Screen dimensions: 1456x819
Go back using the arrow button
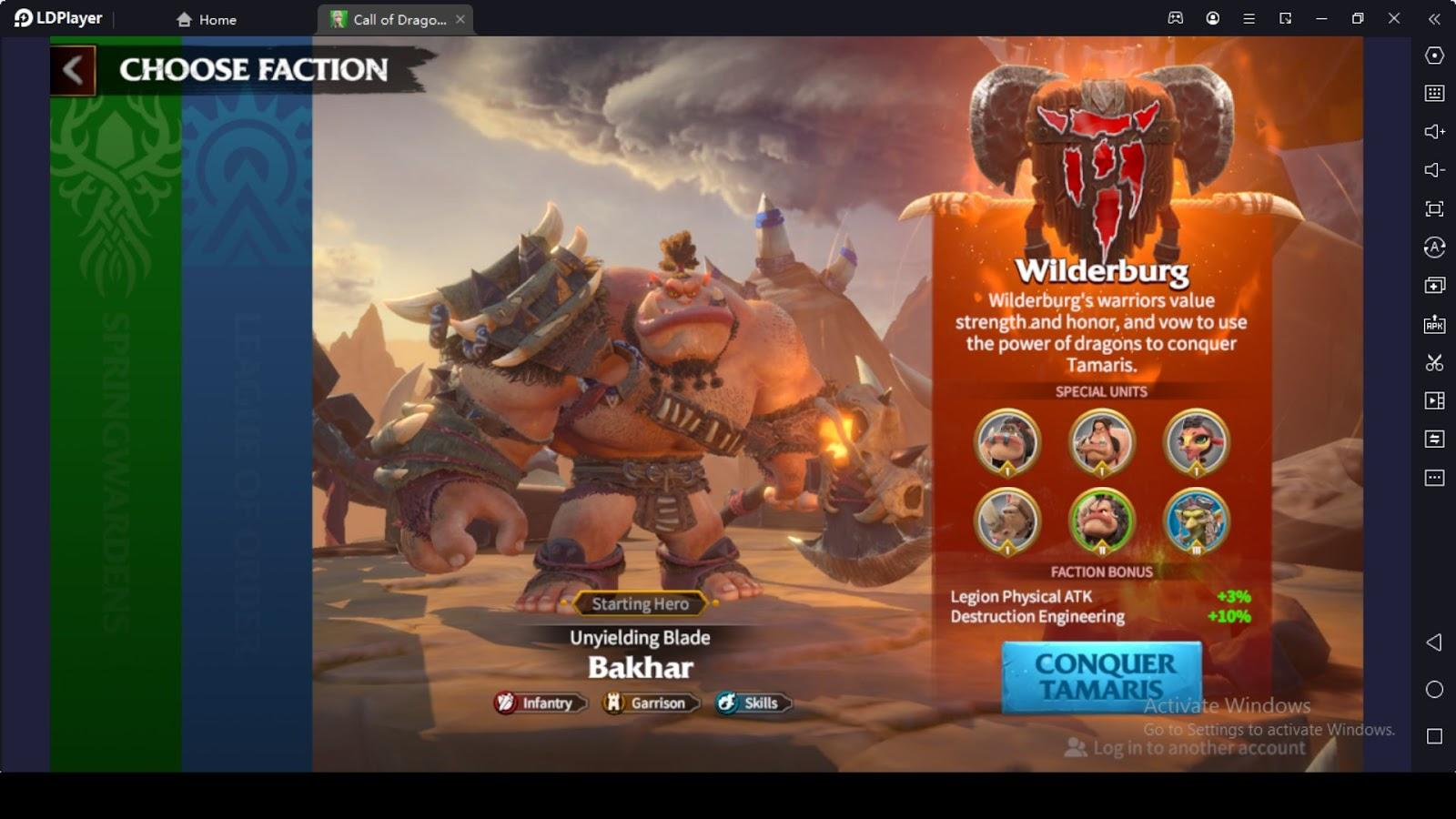(73, 70)
